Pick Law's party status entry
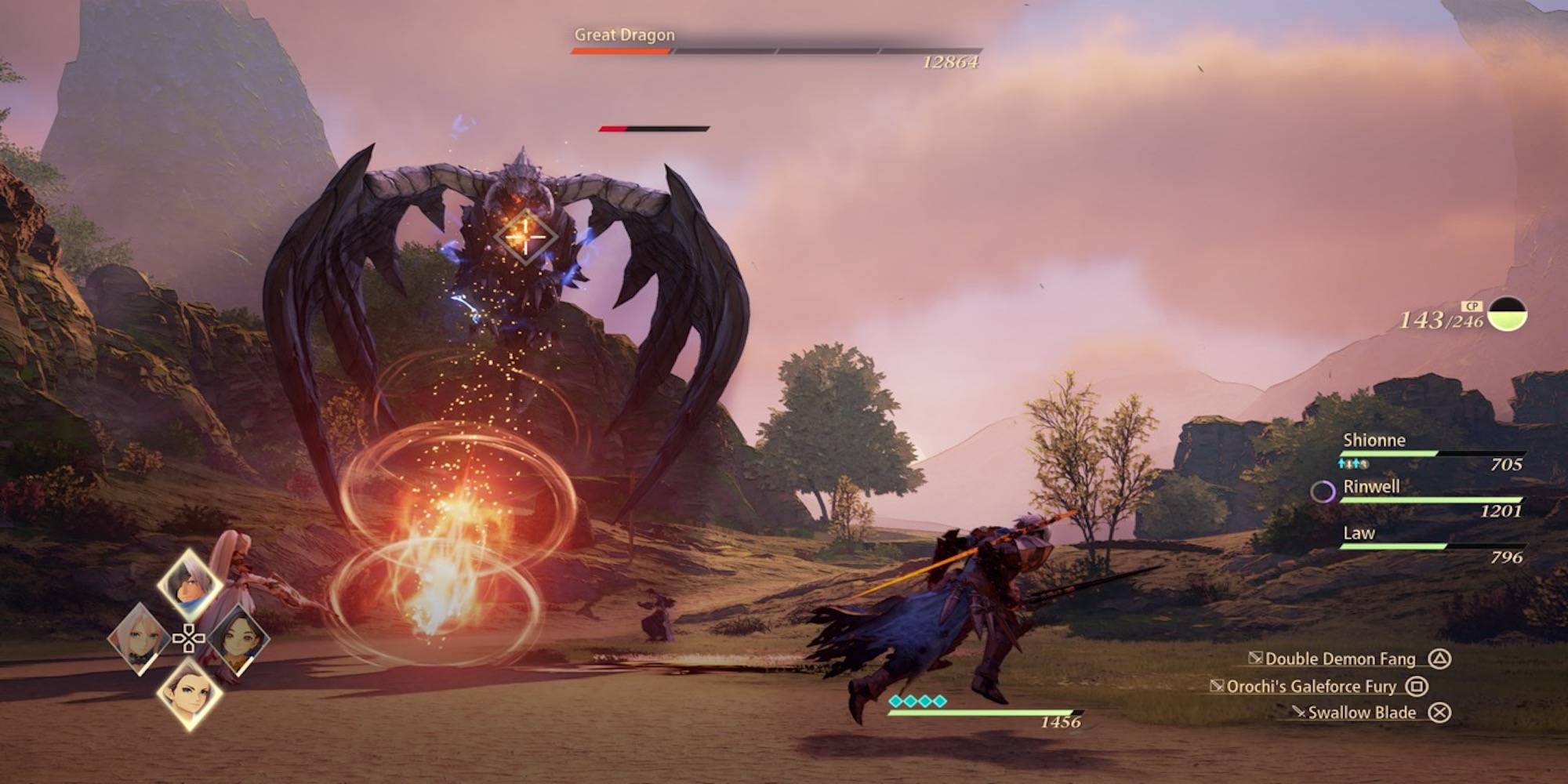This screenshot has width=1568, height=784. click(1432, 544)
